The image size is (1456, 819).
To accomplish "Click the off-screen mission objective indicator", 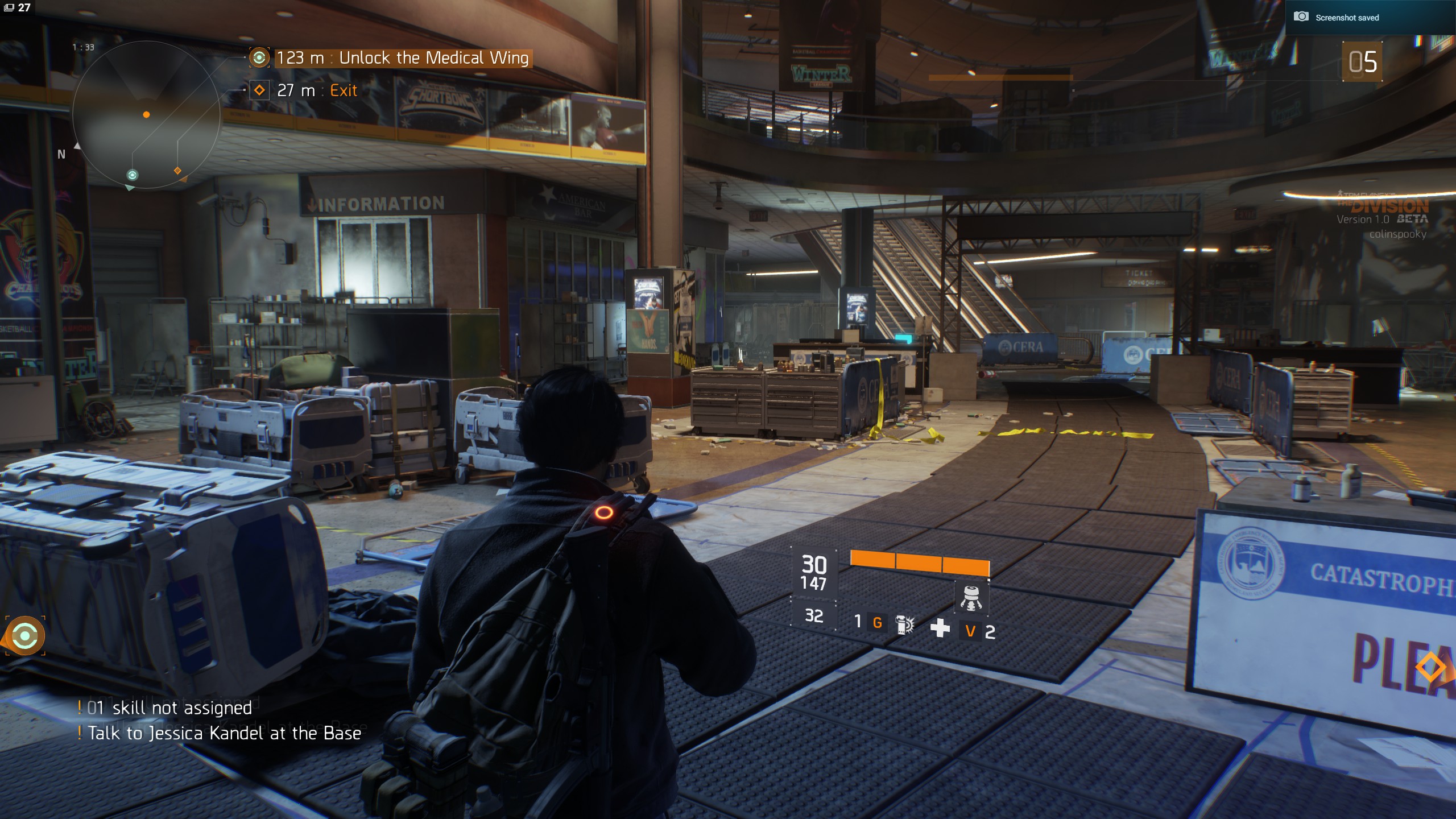I will (x=25, y=635).
